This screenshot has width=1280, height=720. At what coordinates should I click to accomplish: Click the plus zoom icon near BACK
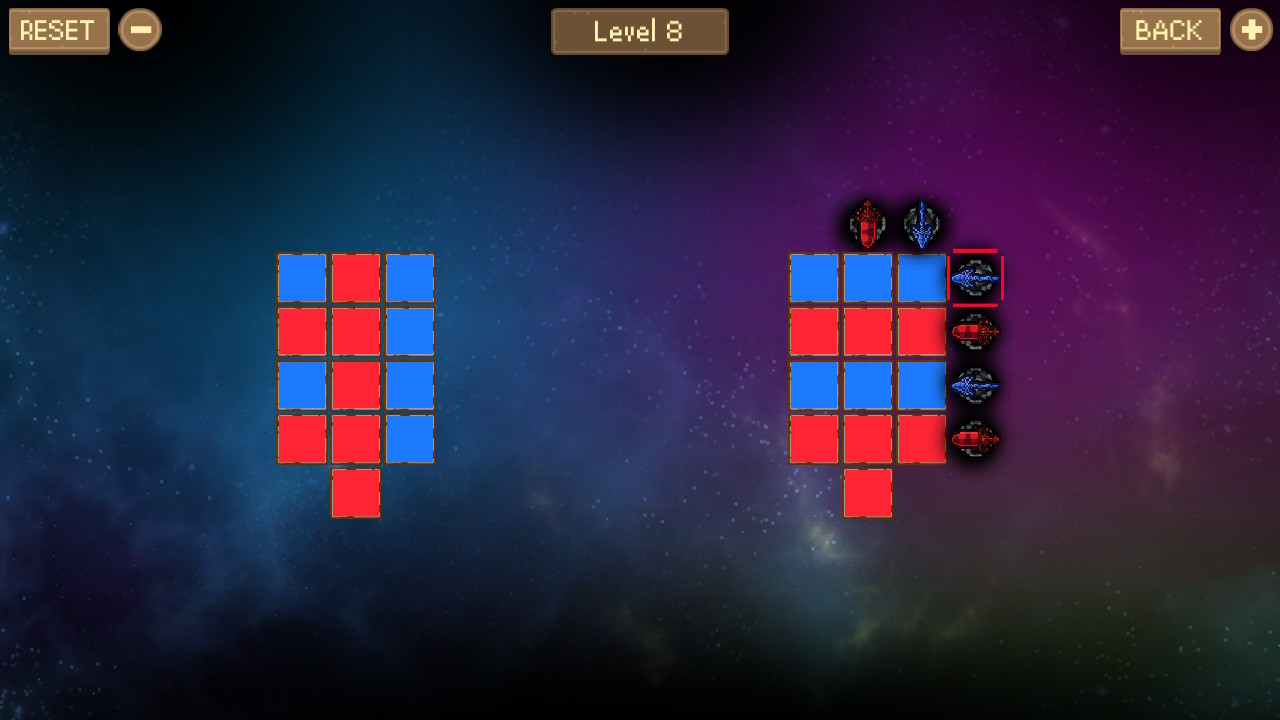tap(1250, 29)
